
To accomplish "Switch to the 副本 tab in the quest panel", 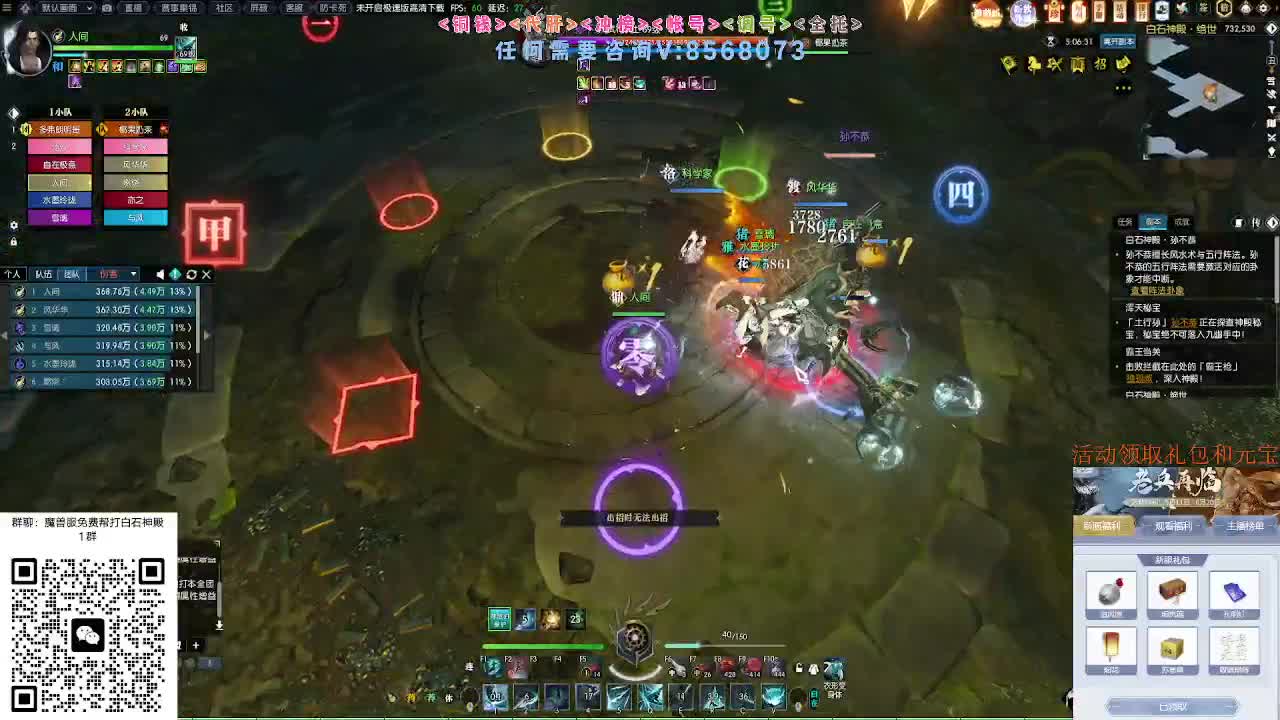I will point(1152,222).
